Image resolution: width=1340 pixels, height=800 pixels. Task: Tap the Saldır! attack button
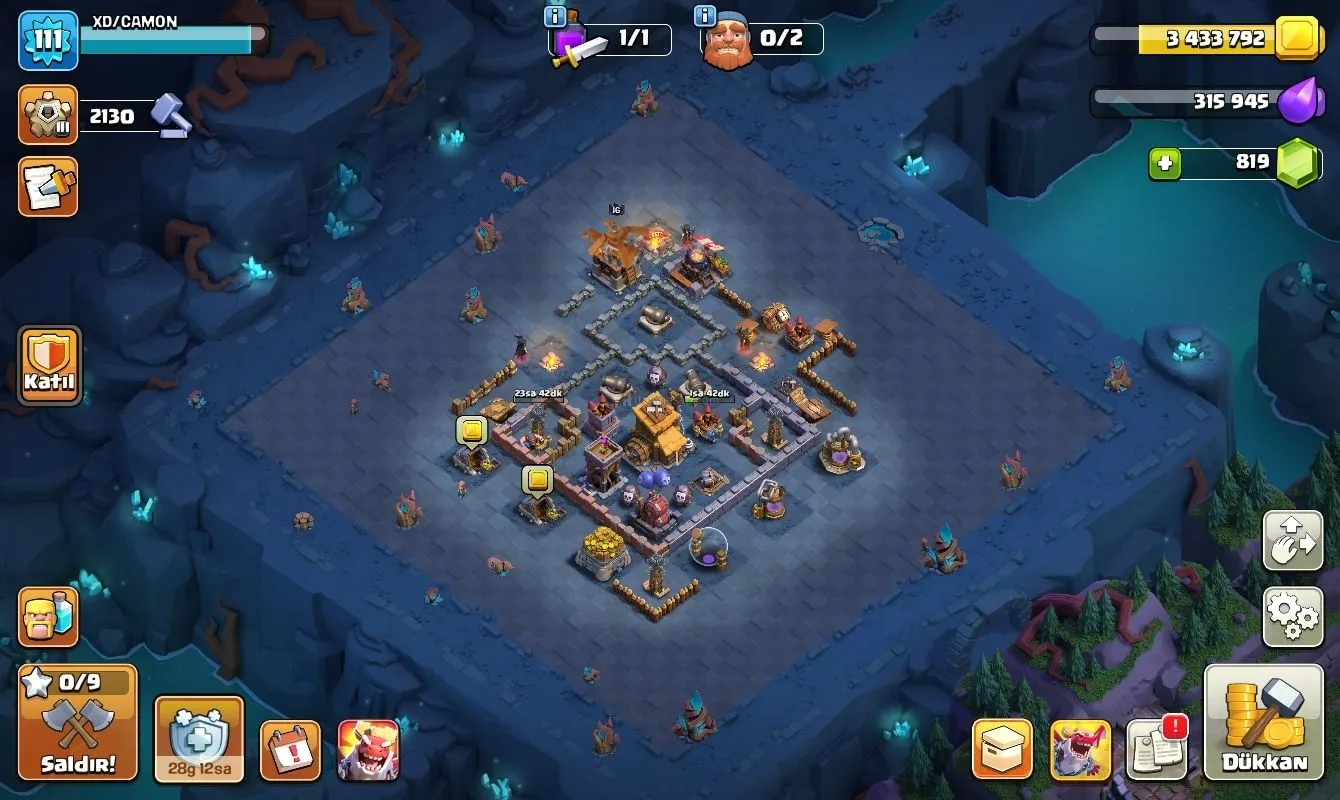click(77, 722)
